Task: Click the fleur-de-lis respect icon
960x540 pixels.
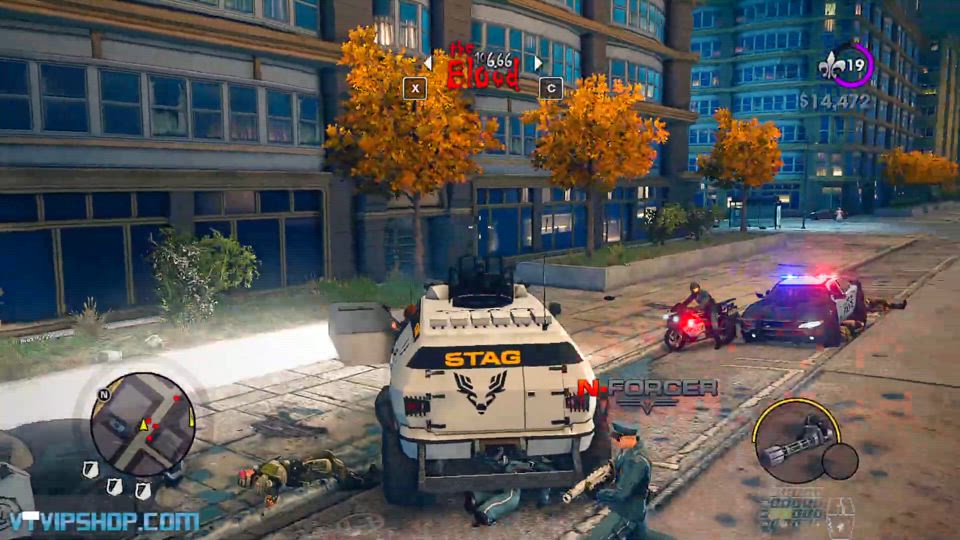Action: point(827,68)
